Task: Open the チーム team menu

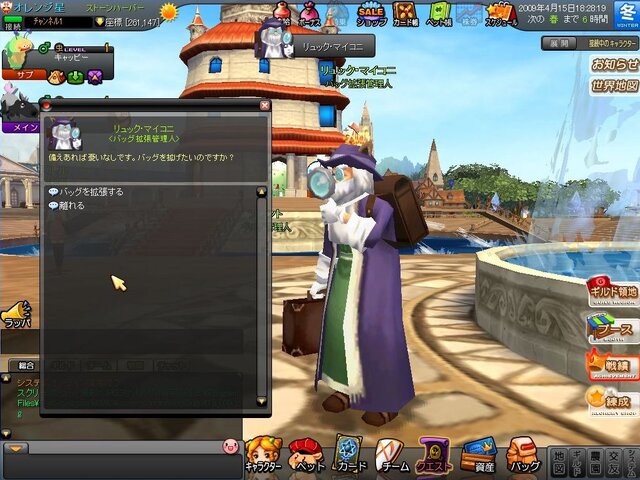Action: tap(392, 455)
